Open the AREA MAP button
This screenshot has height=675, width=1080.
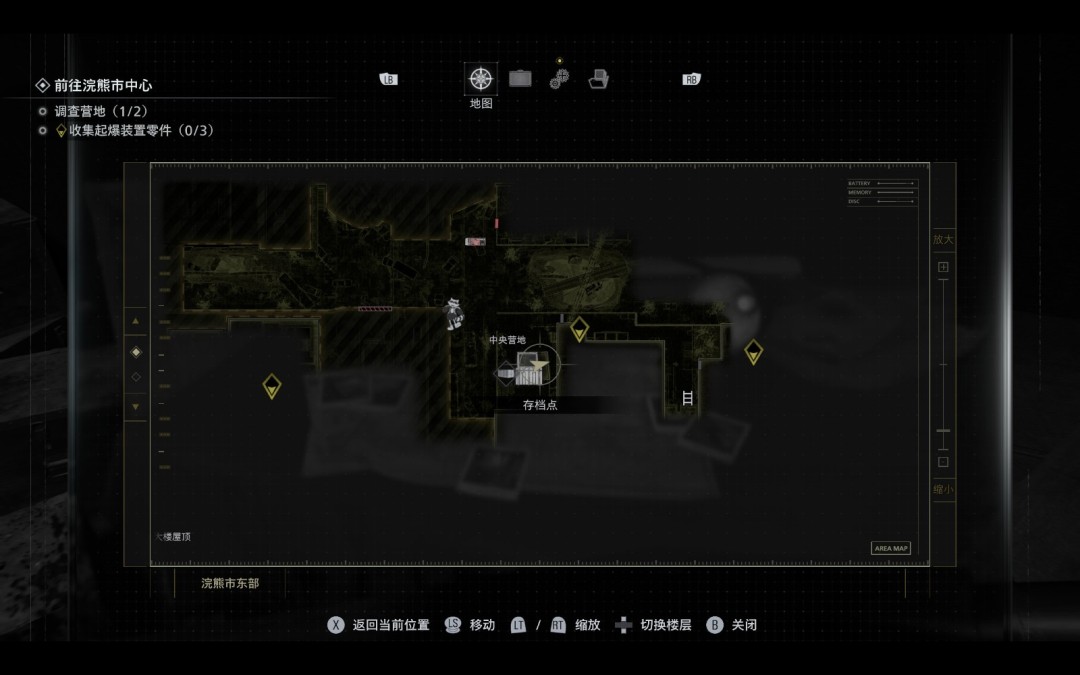891,548
